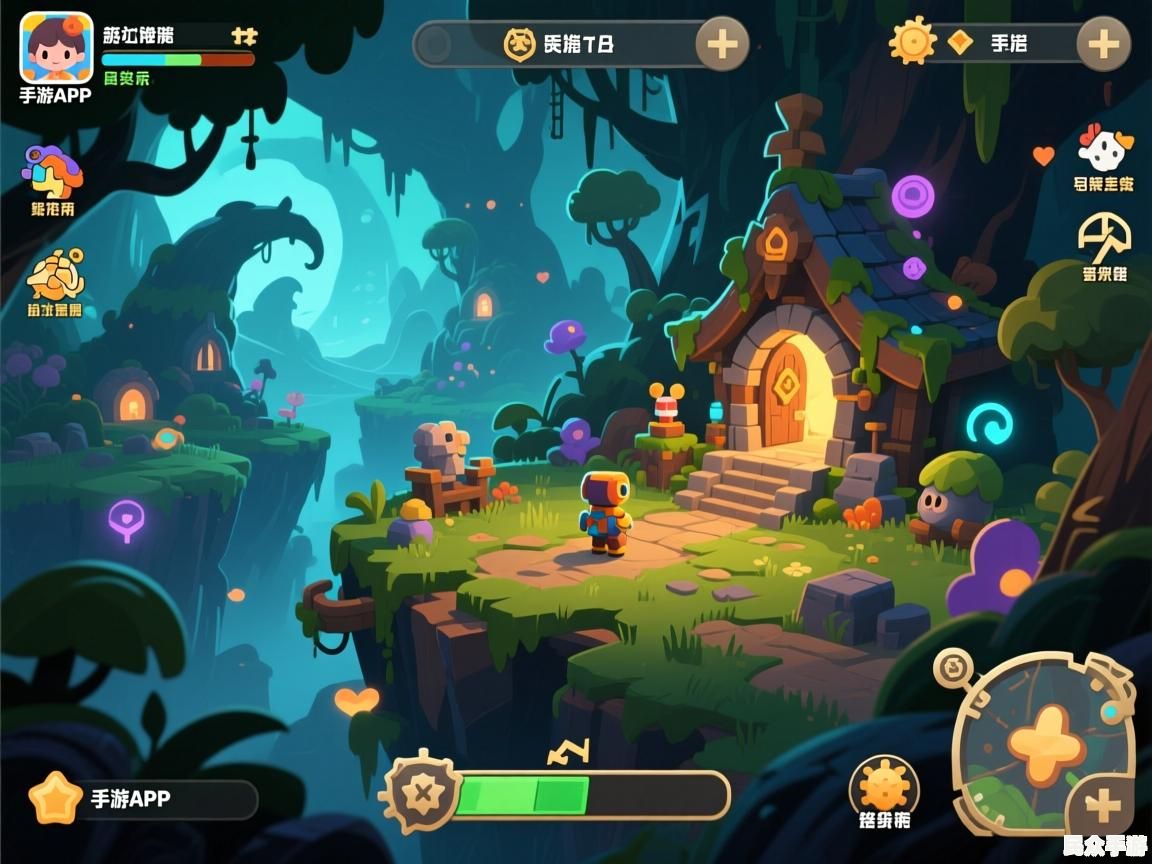Click the small round button above the minimap
The width and height of the screenshot is (1152, 864).
(953, 667)
